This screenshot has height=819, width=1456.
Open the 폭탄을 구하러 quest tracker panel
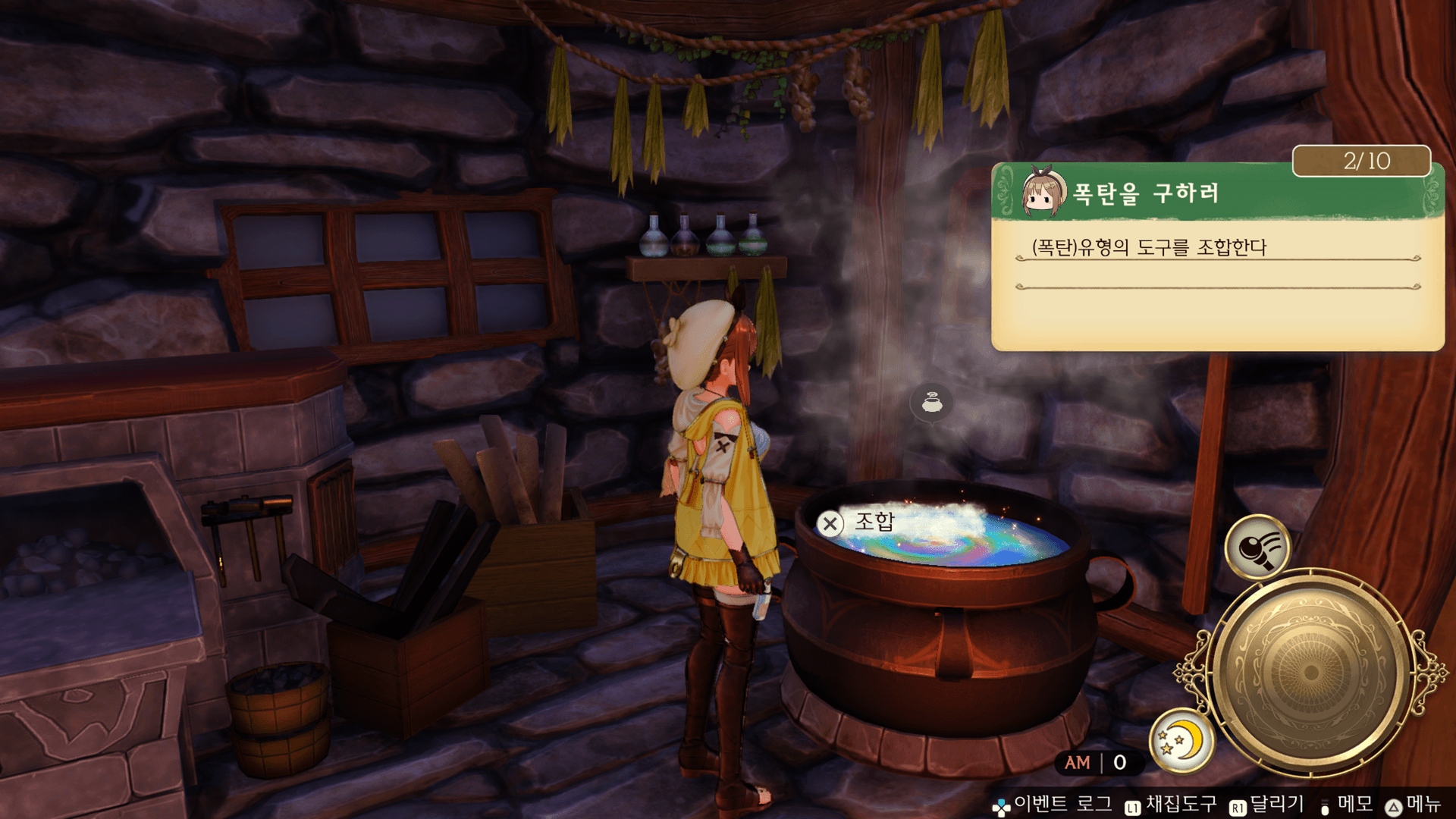(x=1145, y=193)
